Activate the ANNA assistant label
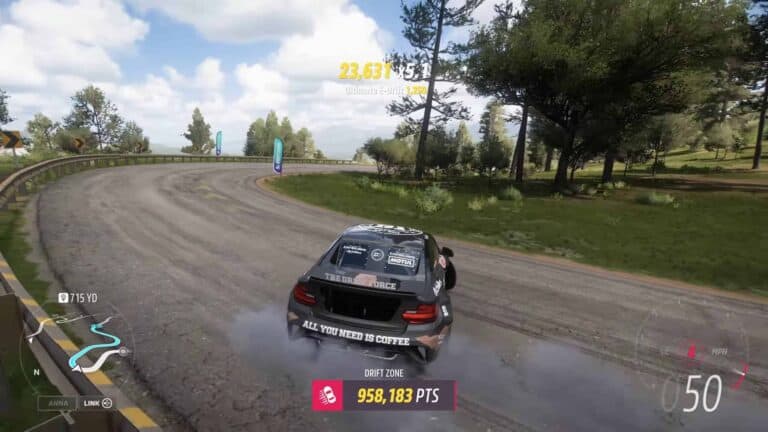The width and height of the screenshot is (768, 432). [57, 403]
